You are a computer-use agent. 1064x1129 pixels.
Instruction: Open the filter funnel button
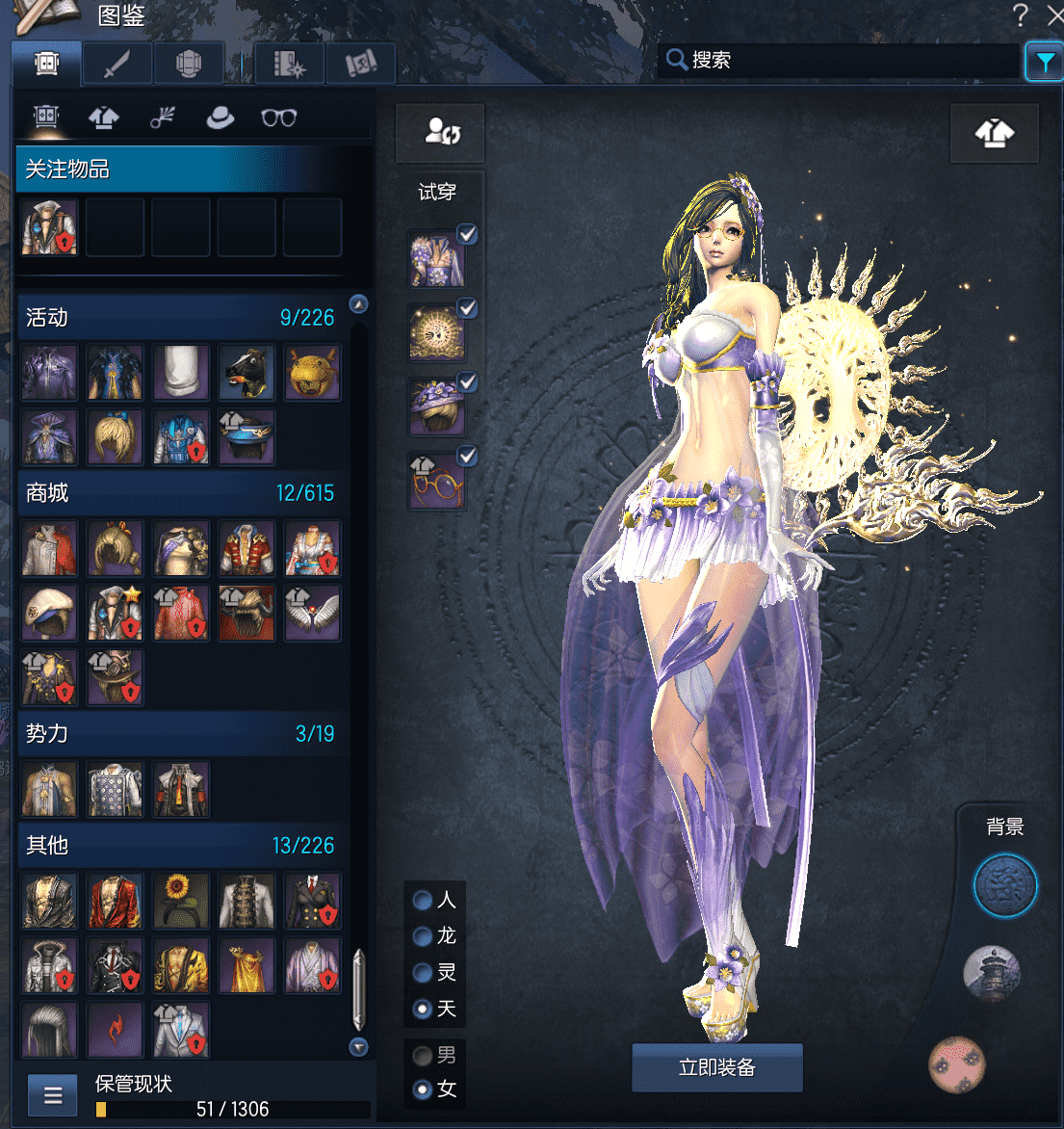(x=1044, y=61)
